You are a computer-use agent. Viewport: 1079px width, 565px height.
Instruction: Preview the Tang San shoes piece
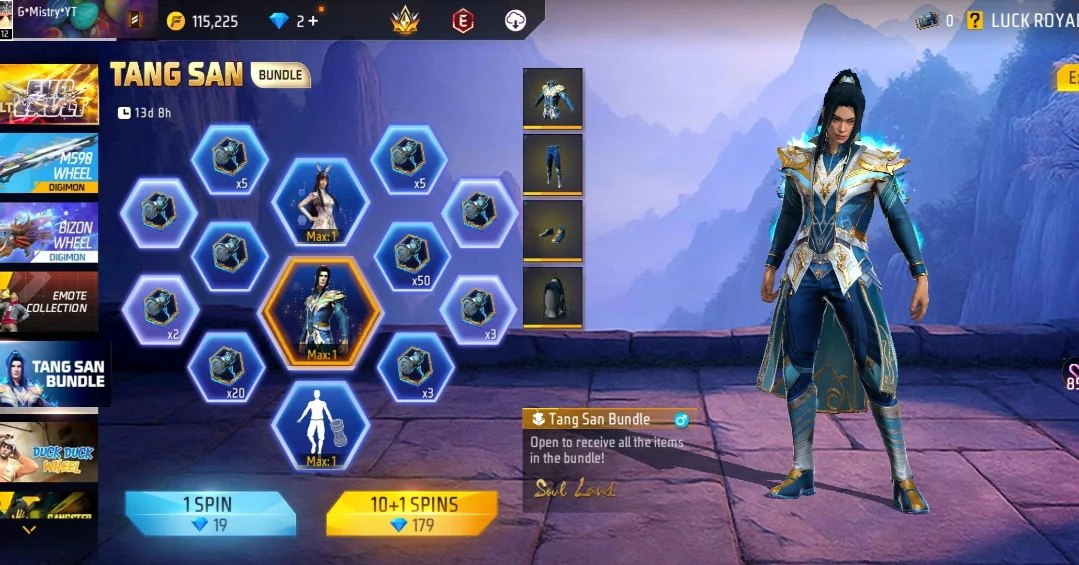[x=552, y=230]
